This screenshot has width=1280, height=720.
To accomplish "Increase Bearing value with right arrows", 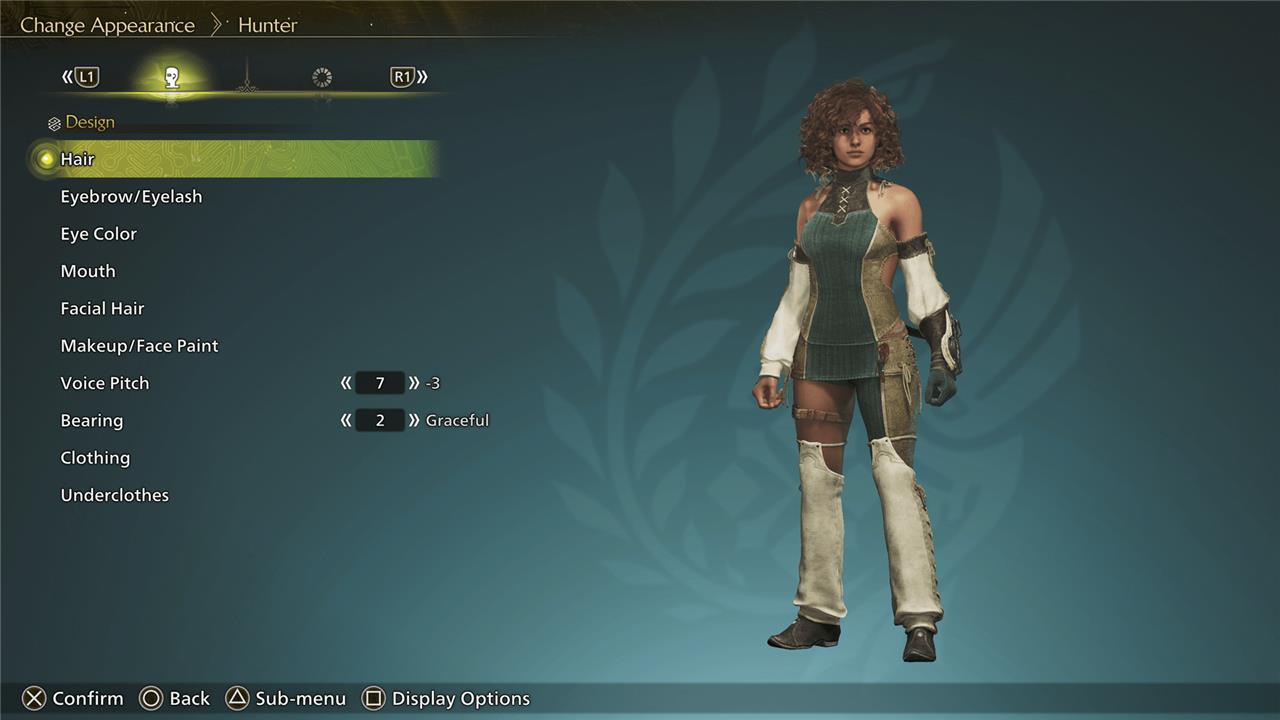I will click(414, 421).
